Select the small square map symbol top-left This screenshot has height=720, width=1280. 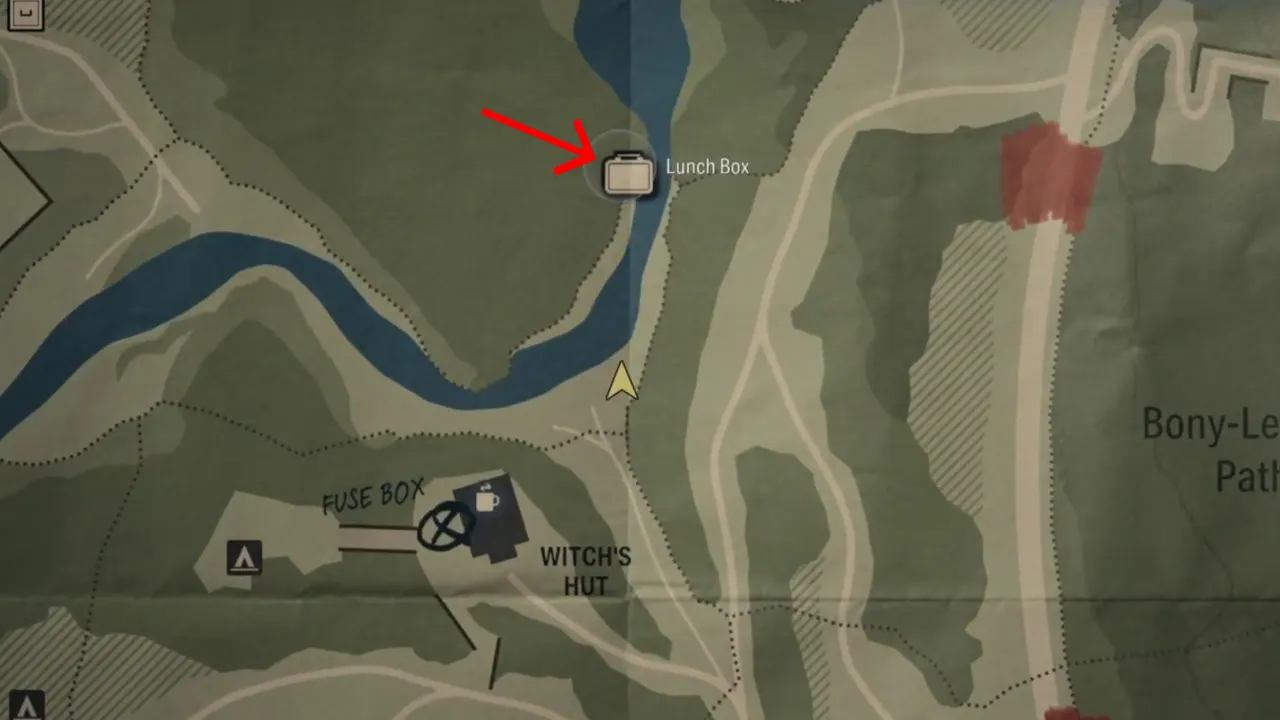click(x=24, y=14)
